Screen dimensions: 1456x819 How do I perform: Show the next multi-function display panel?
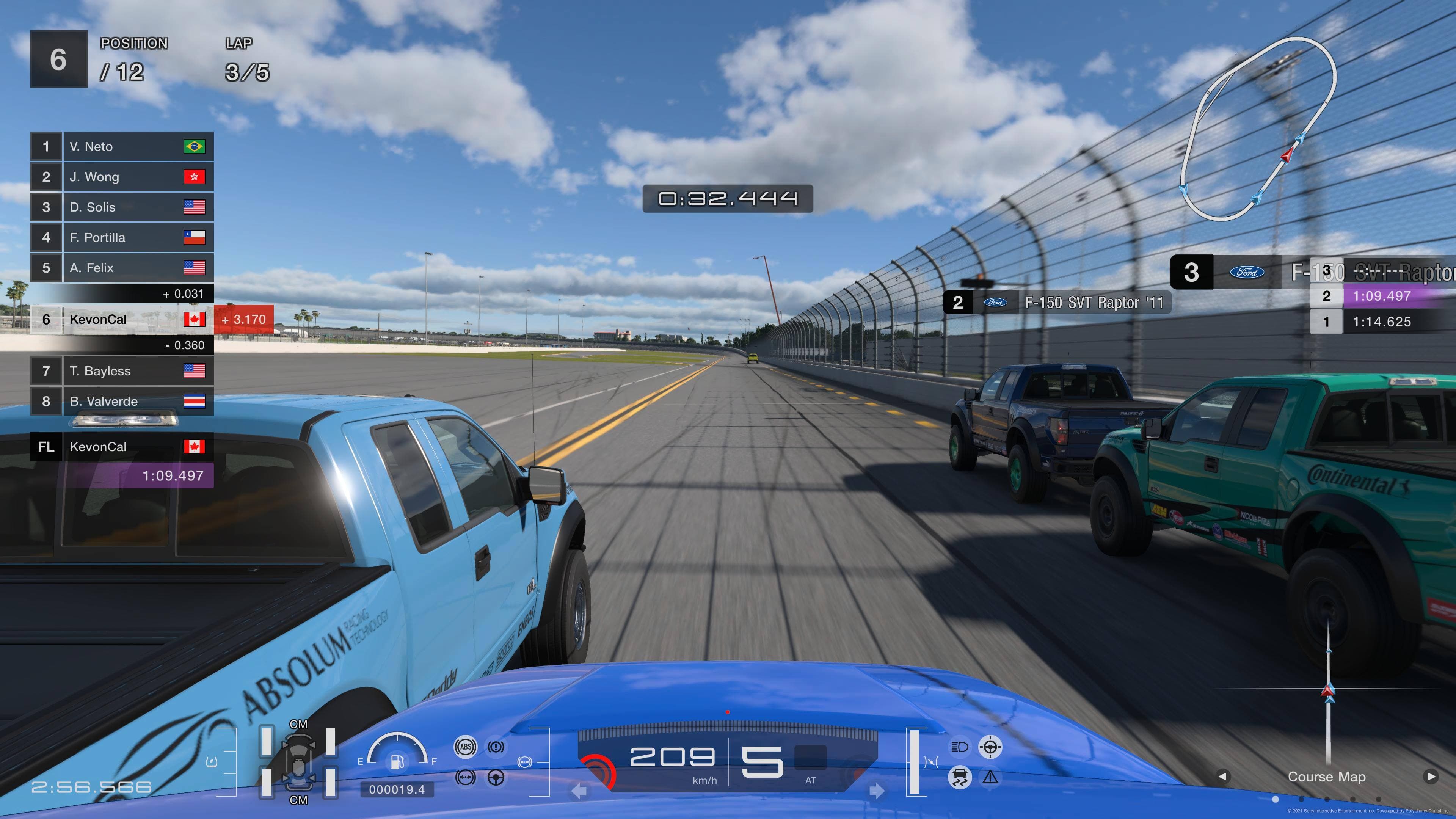(x=1431, y=777)
